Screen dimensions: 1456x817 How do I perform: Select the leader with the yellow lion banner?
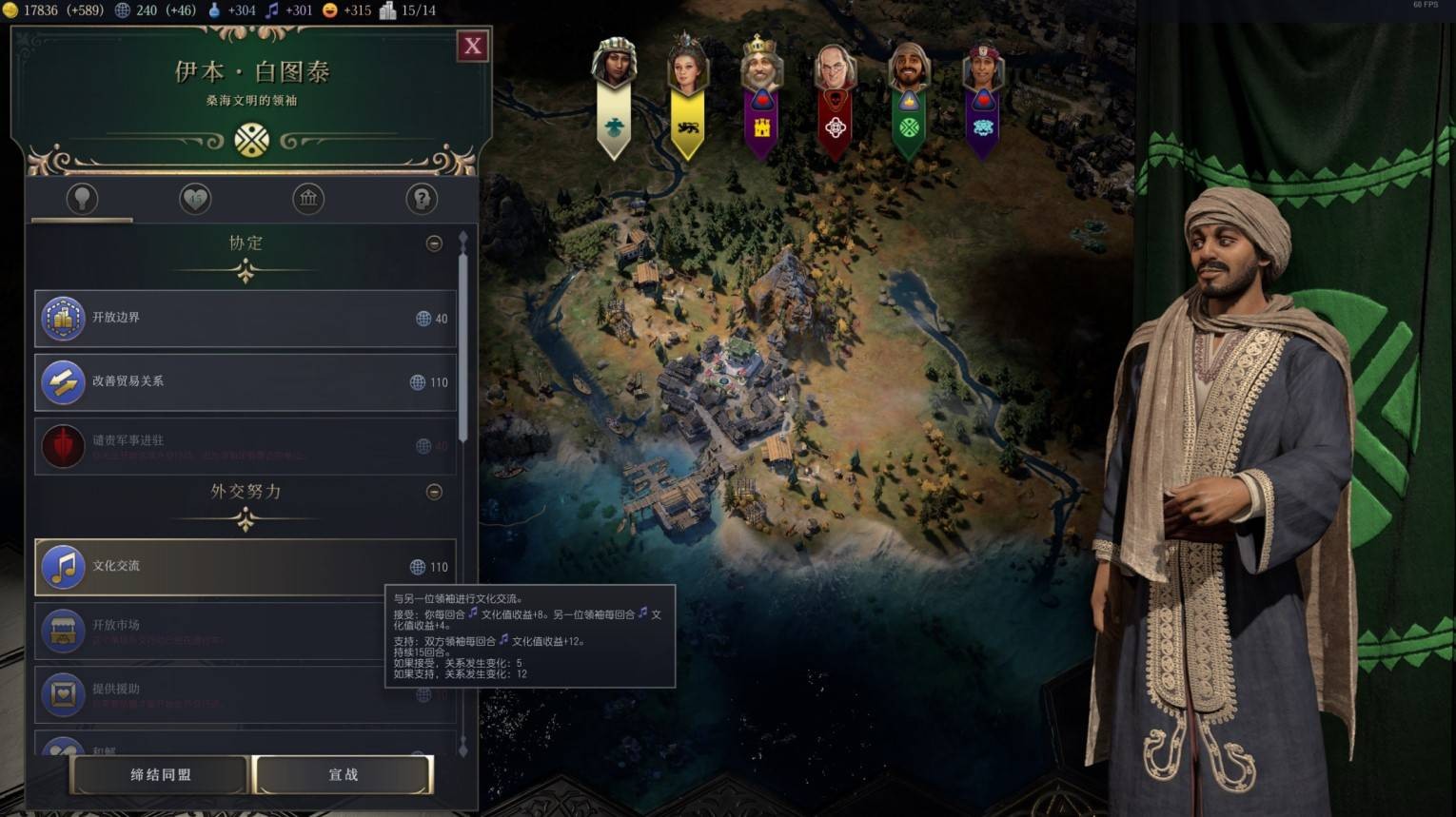coord(687,95)
